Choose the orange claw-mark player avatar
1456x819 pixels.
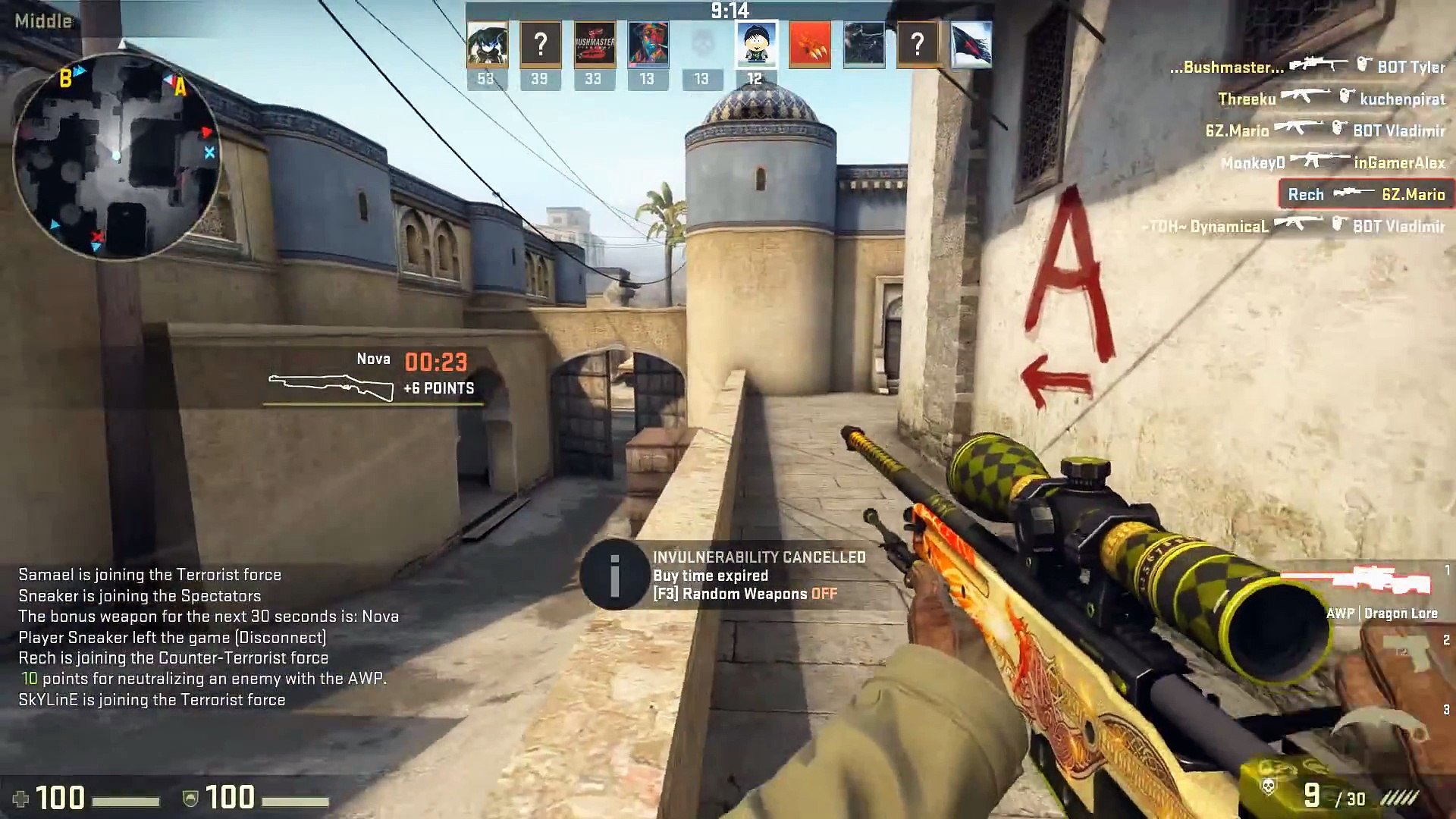(x=810, y=44)
